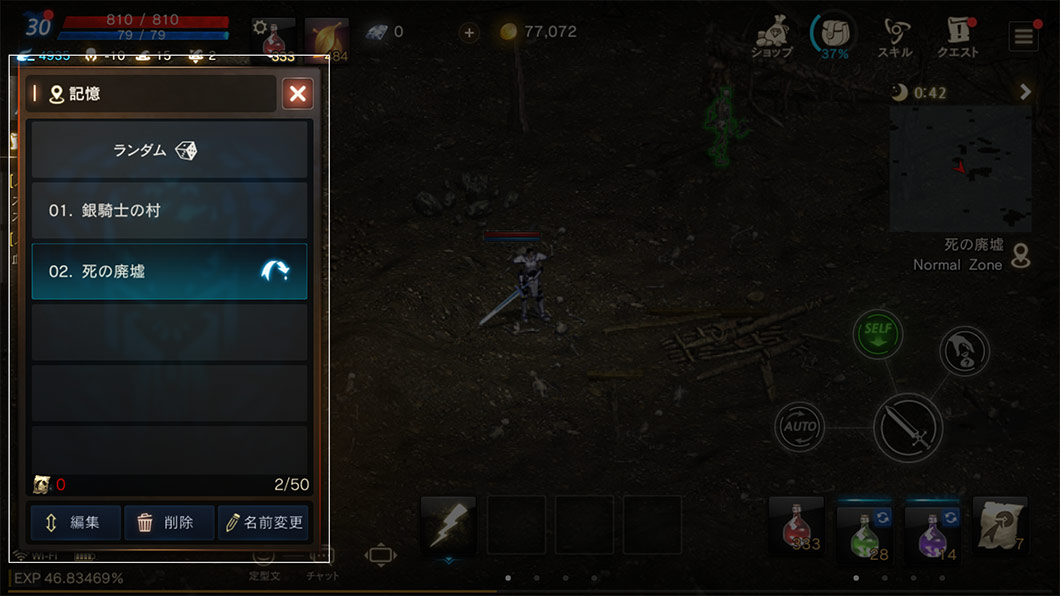Use the teleport scroll quick slot
Viewport: 1060px width, 596px height.
point(999,525)
